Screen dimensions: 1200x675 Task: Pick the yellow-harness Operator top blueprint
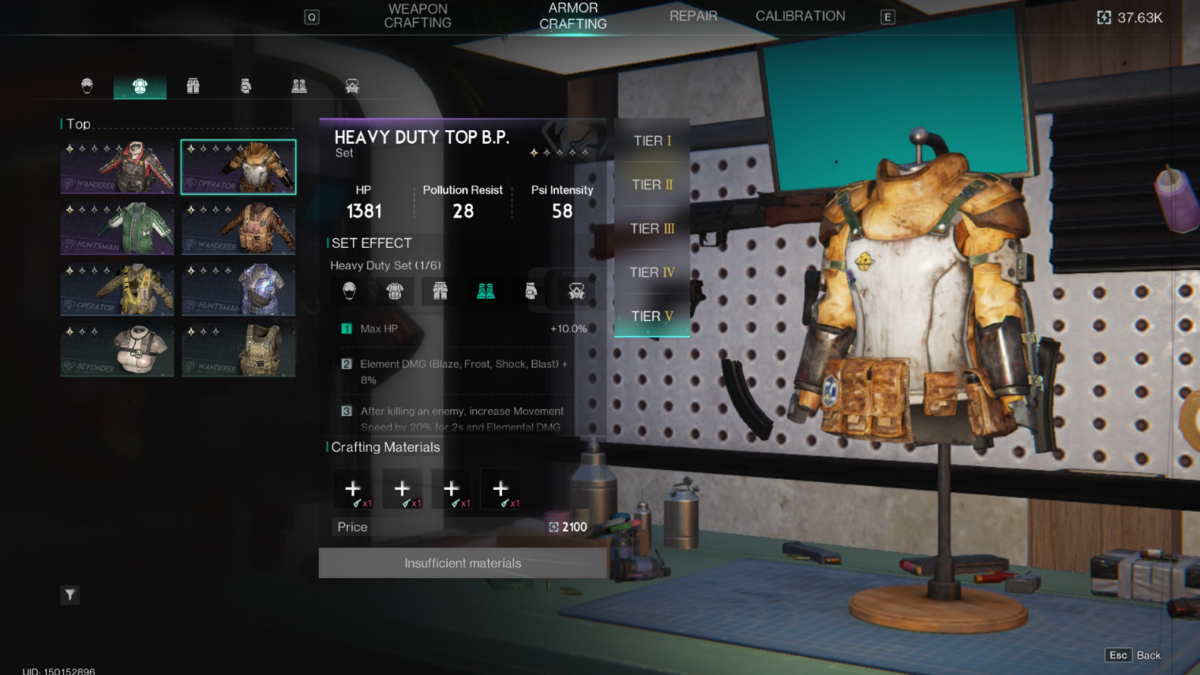[x=117, y=290]
